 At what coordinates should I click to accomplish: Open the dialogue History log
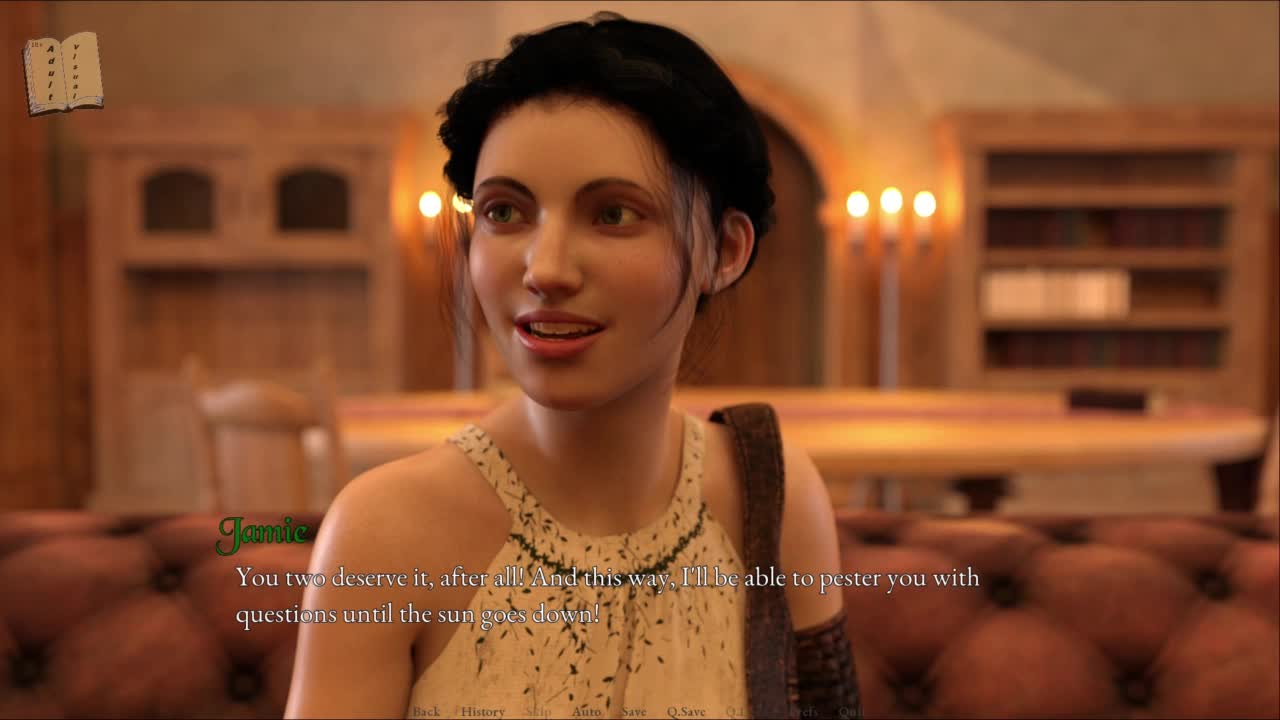[483, 712]
